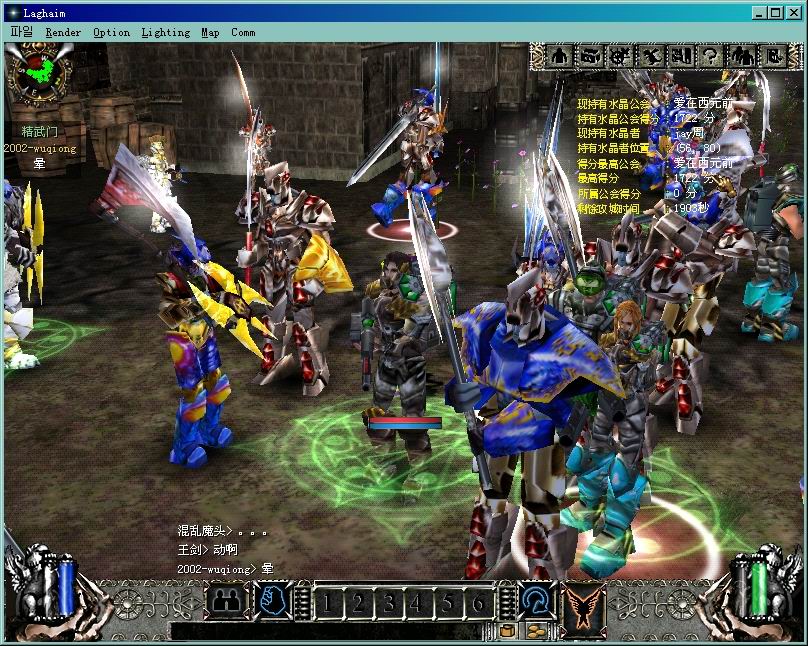808x646 pixels.
Task: Open the Lighting menu
Action: point(165,32)
